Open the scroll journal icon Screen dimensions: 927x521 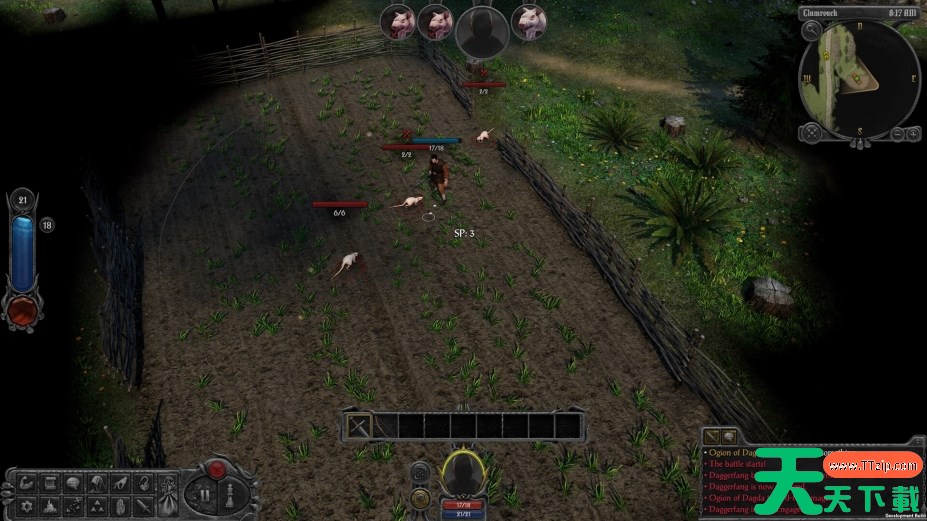pyautogui.click(x=49, y=483)
